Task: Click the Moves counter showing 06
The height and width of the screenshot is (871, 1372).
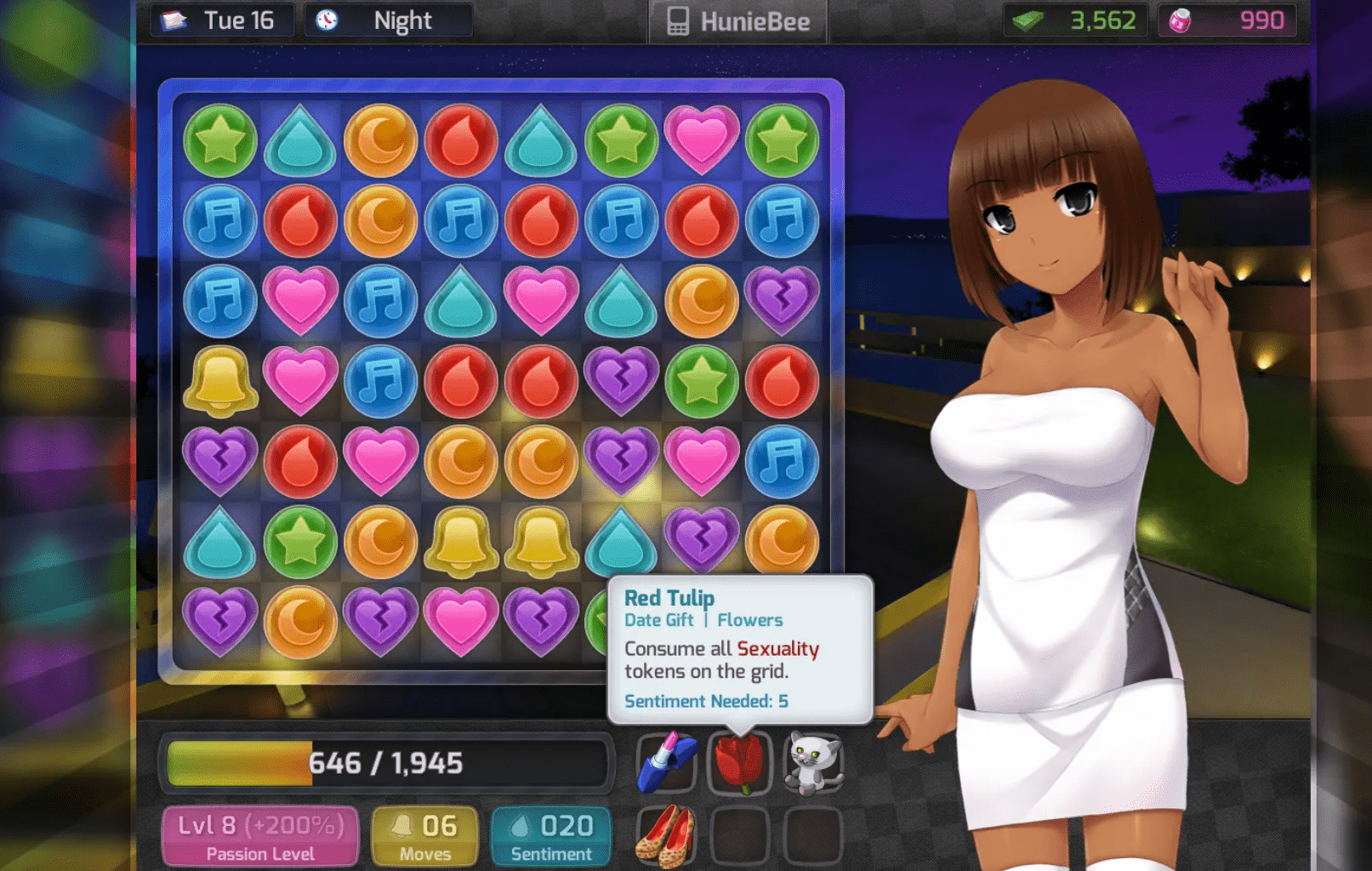Action: 424,834
